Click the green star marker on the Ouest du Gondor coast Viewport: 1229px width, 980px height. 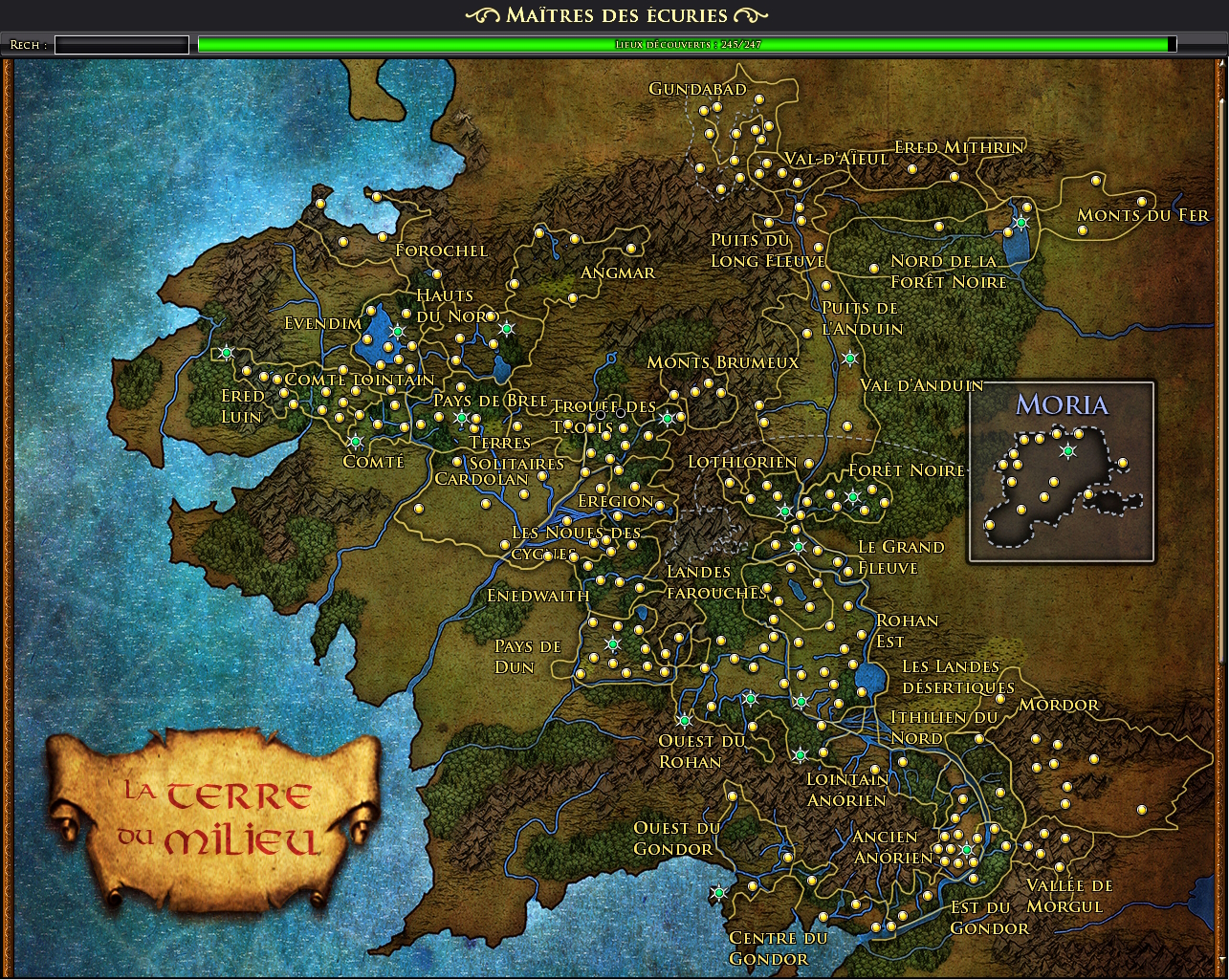coord(718,893)
